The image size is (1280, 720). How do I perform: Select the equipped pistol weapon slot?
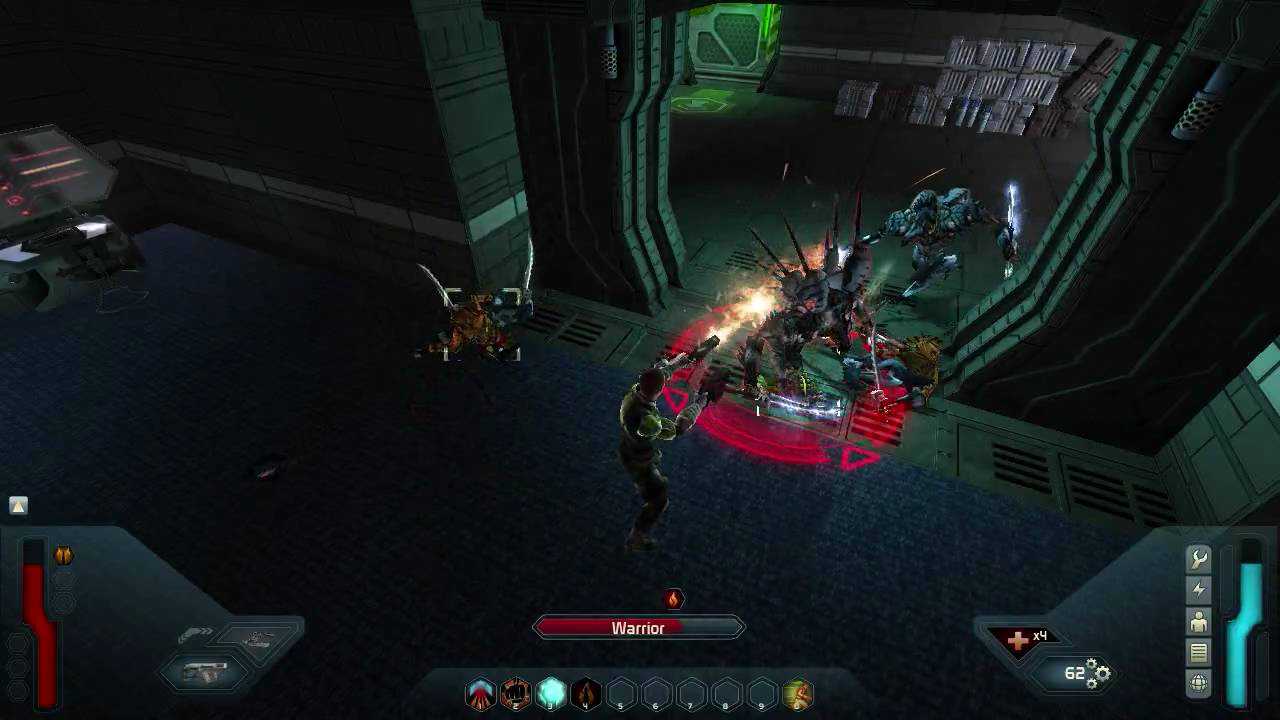(x=205, y=672)
